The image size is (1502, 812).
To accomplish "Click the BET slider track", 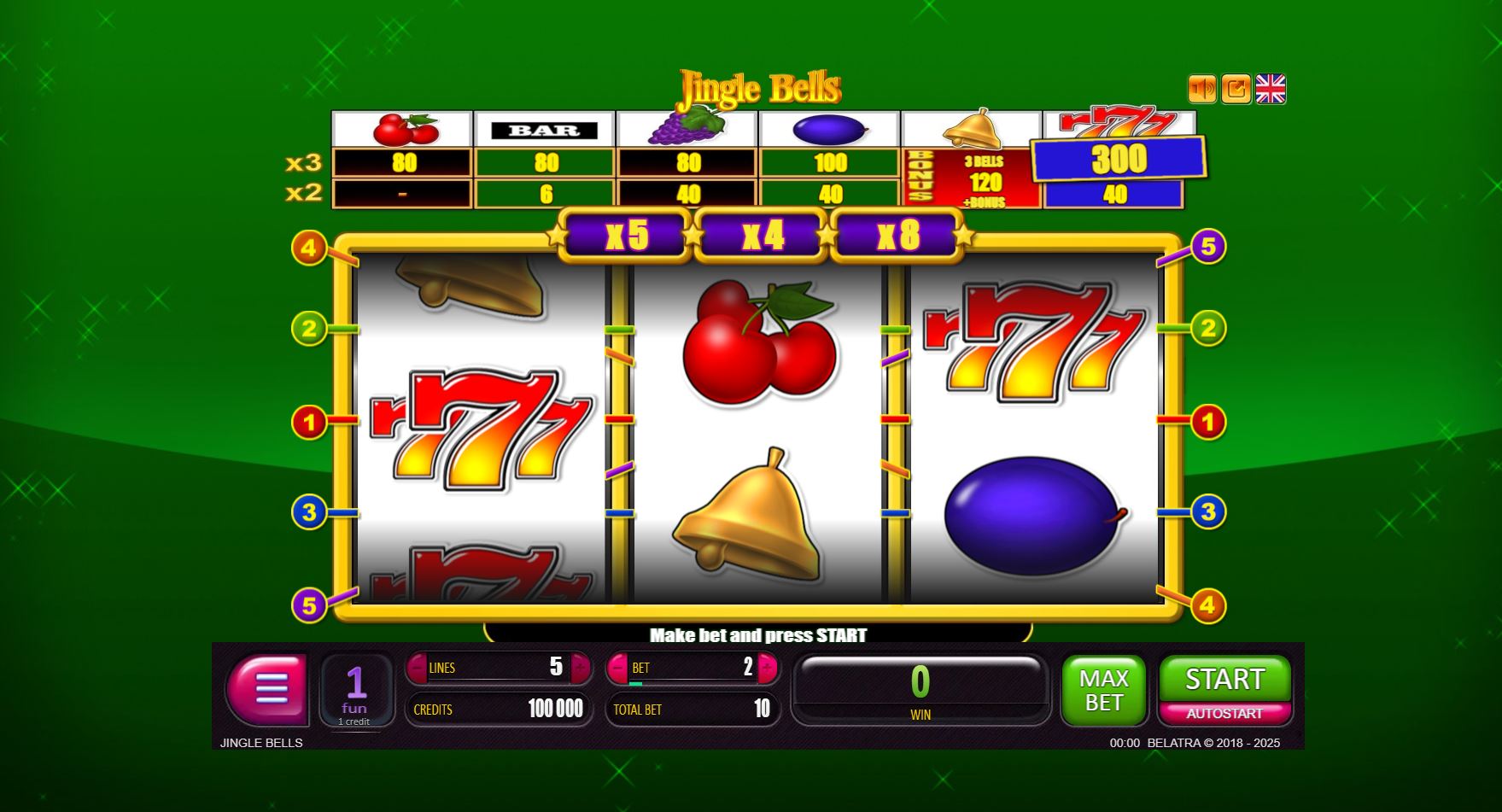I will (692, 683).
